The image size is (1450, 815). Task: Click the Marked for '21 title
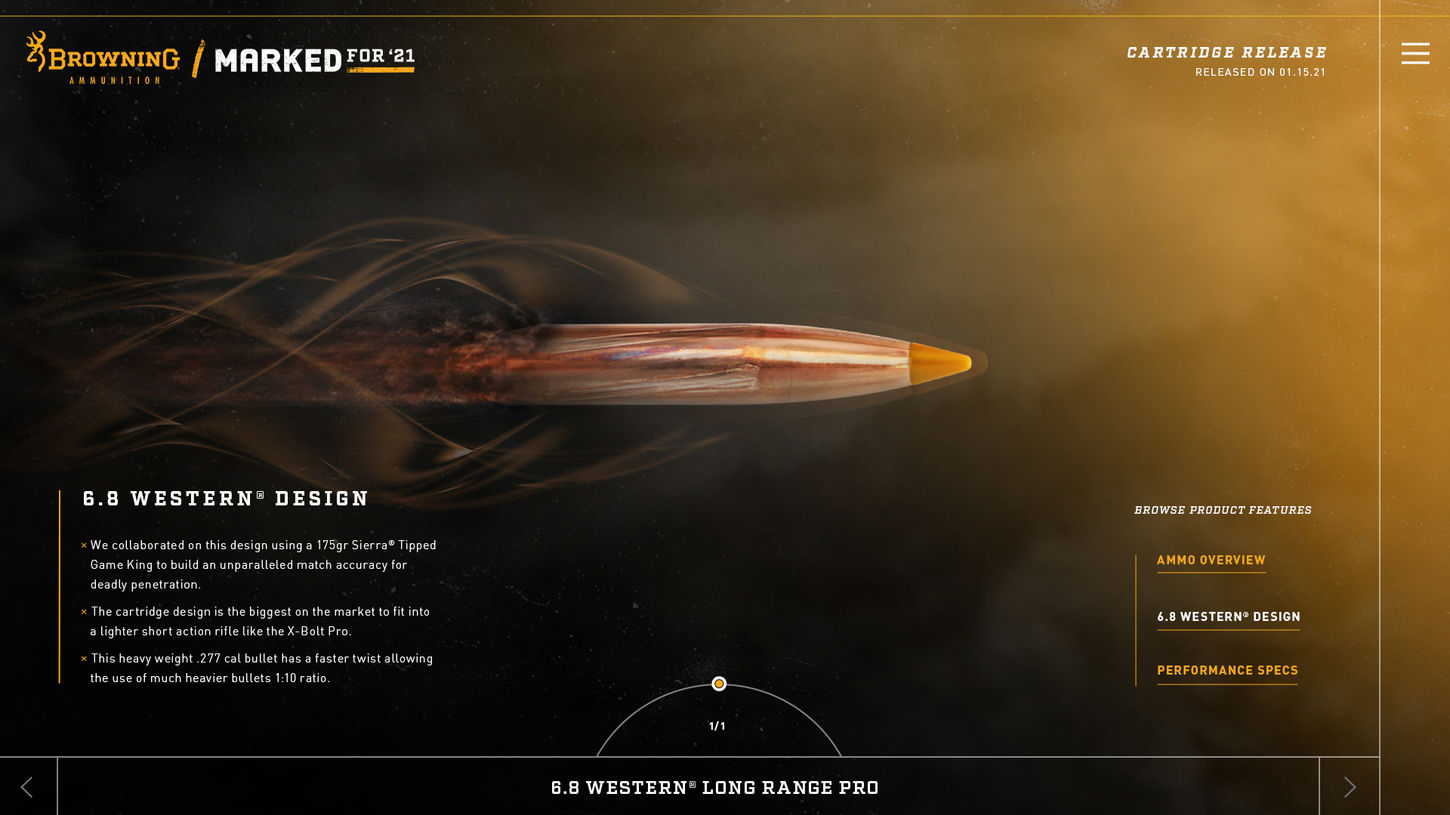314,60
